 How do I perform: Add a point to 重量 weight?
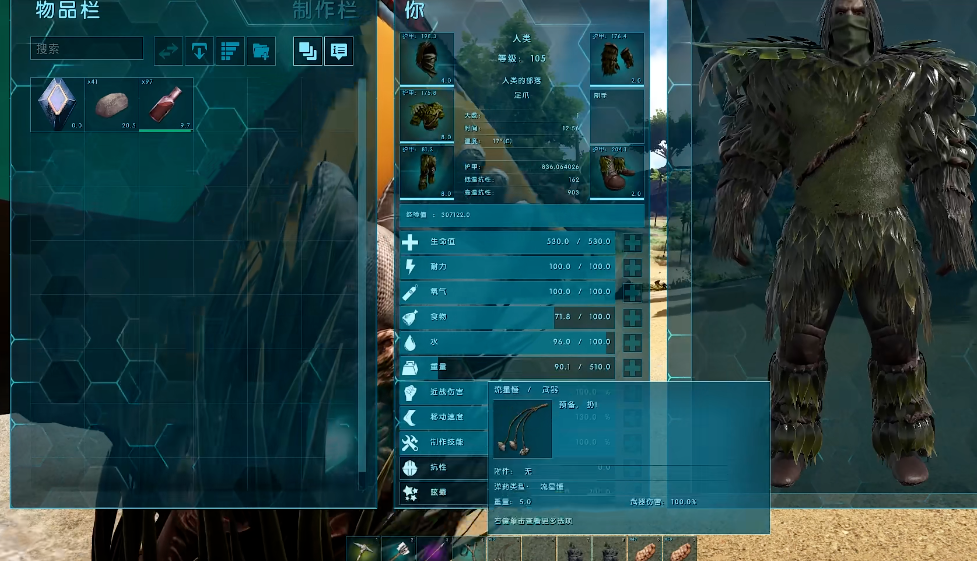coord(633,368)
